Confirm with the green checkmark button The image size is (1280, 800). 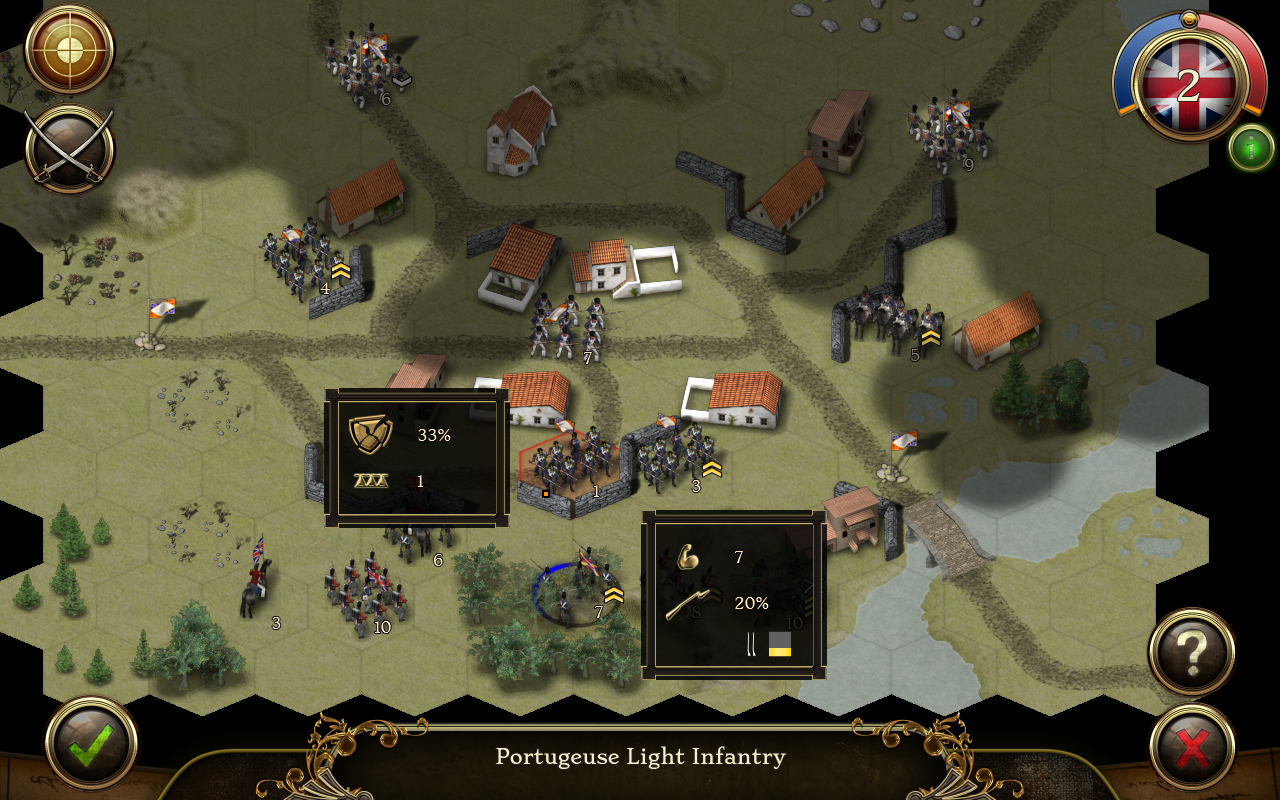click(x=88, y=744)
